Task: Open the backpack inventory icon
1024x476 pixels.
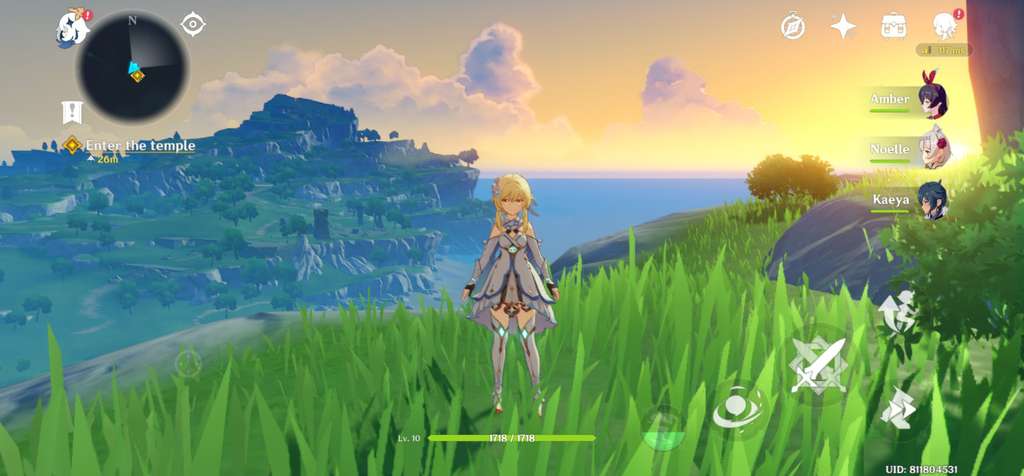Action: 894,26
